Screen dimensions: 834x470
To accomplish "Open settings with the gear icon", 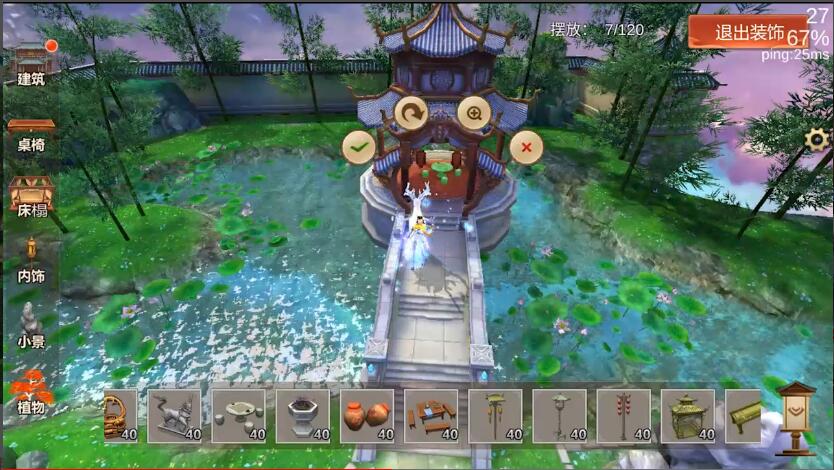I will coord(817,140).
